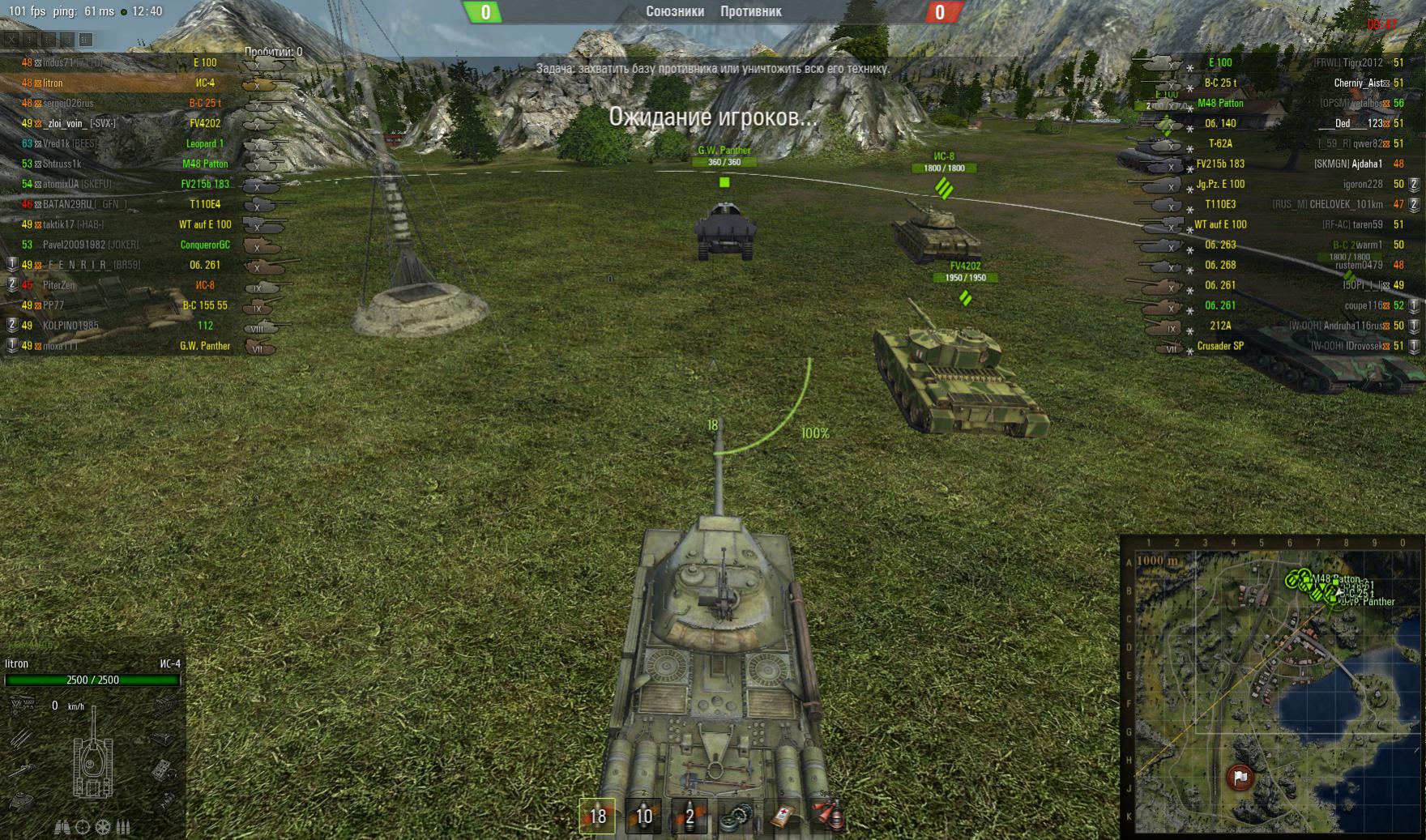Screen dimensions: 1426x840
Task: Use the fire extinguisher consumable
Action: (828, 816)
